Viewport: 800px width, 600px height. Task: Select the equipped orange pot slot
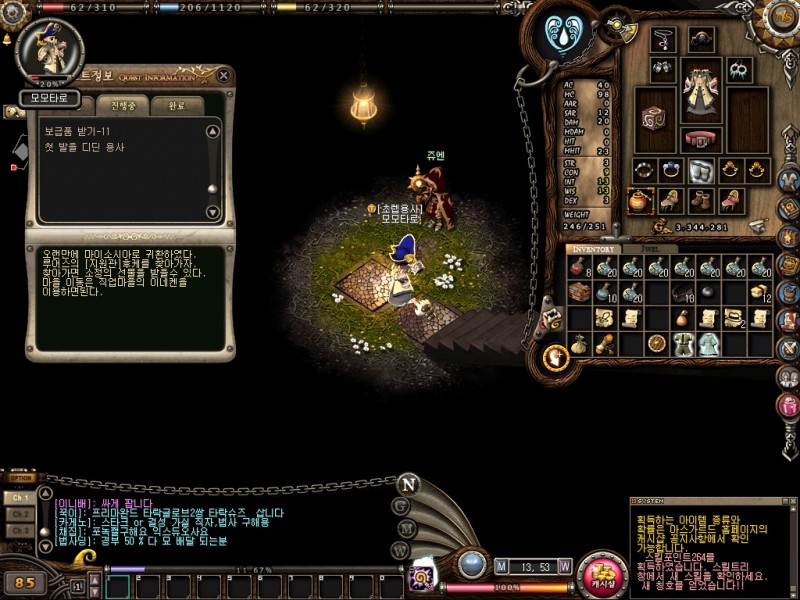641,200
